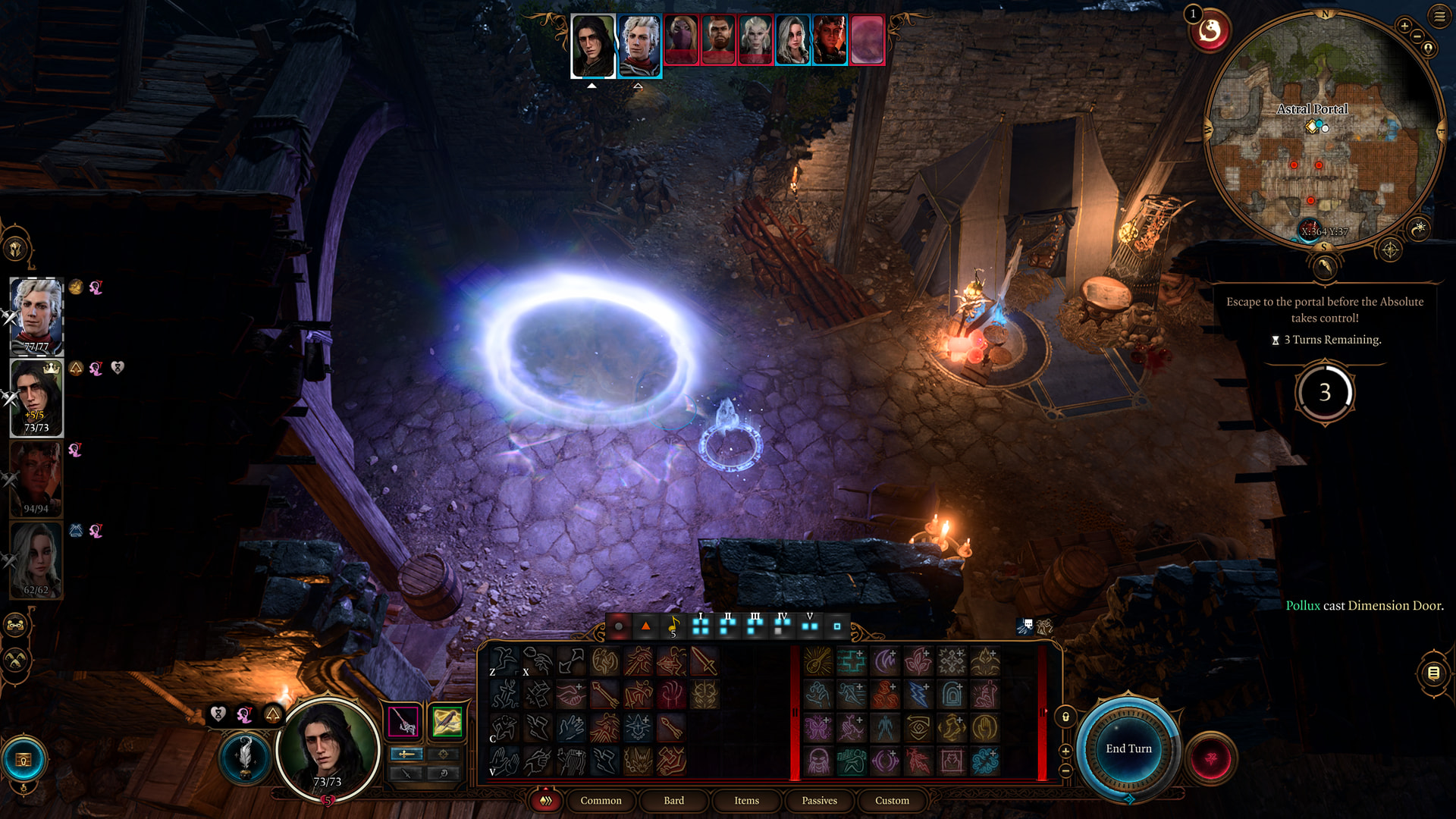Click the Astral Portal minimap

(1325, 129)
